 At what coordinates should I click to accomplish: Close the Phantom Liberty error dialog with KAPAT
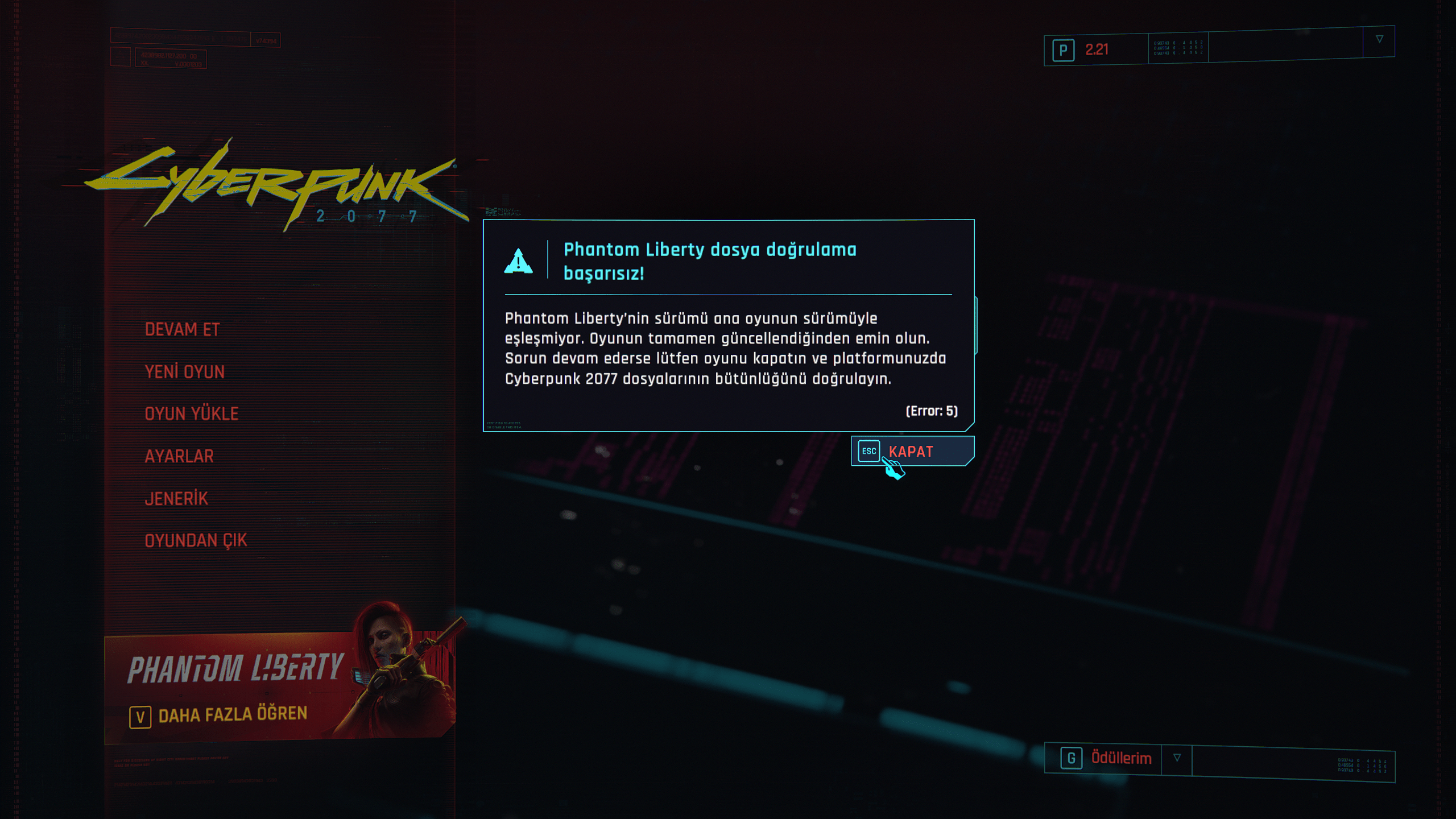[912, 452]
